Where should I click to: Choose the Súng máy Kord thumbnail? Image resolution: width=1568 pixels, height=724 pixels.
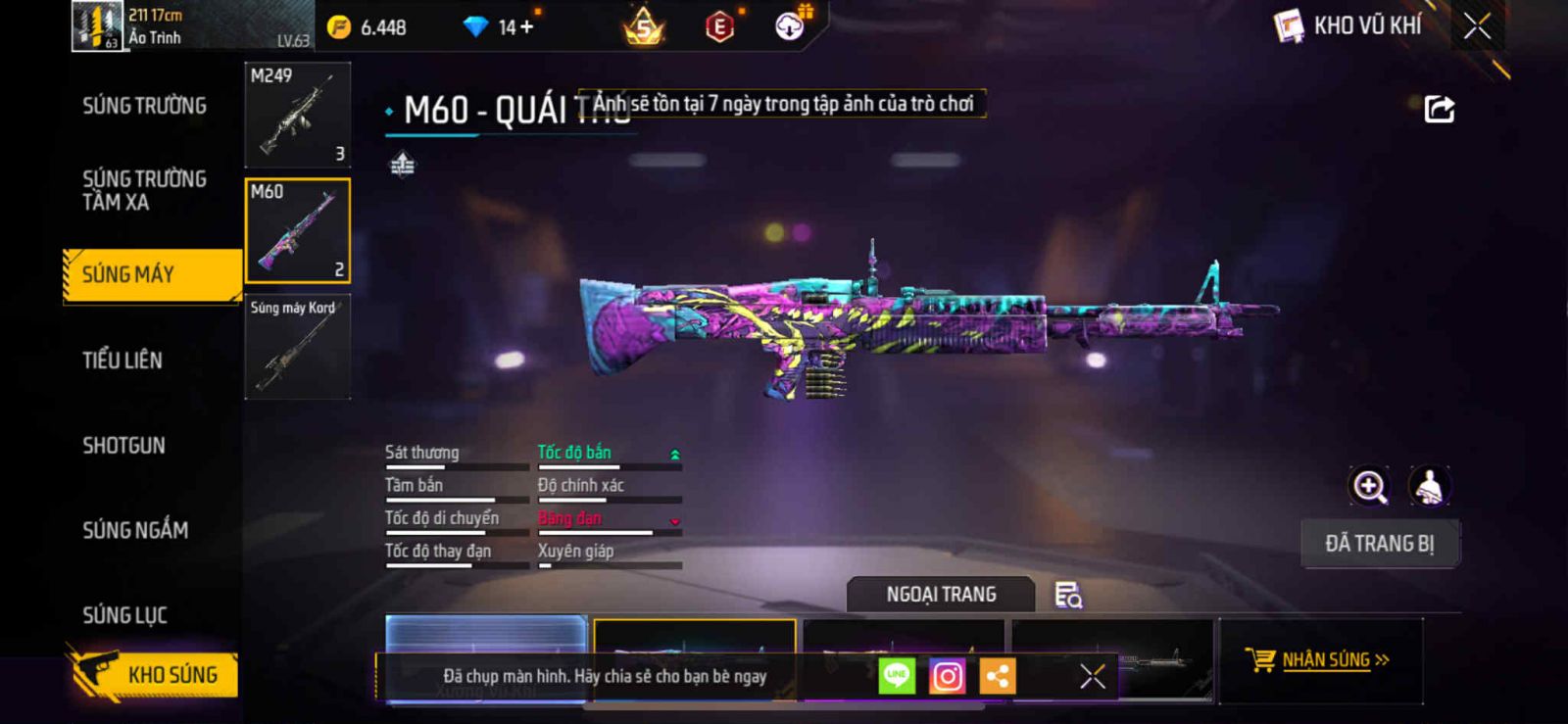click(297, 347)
